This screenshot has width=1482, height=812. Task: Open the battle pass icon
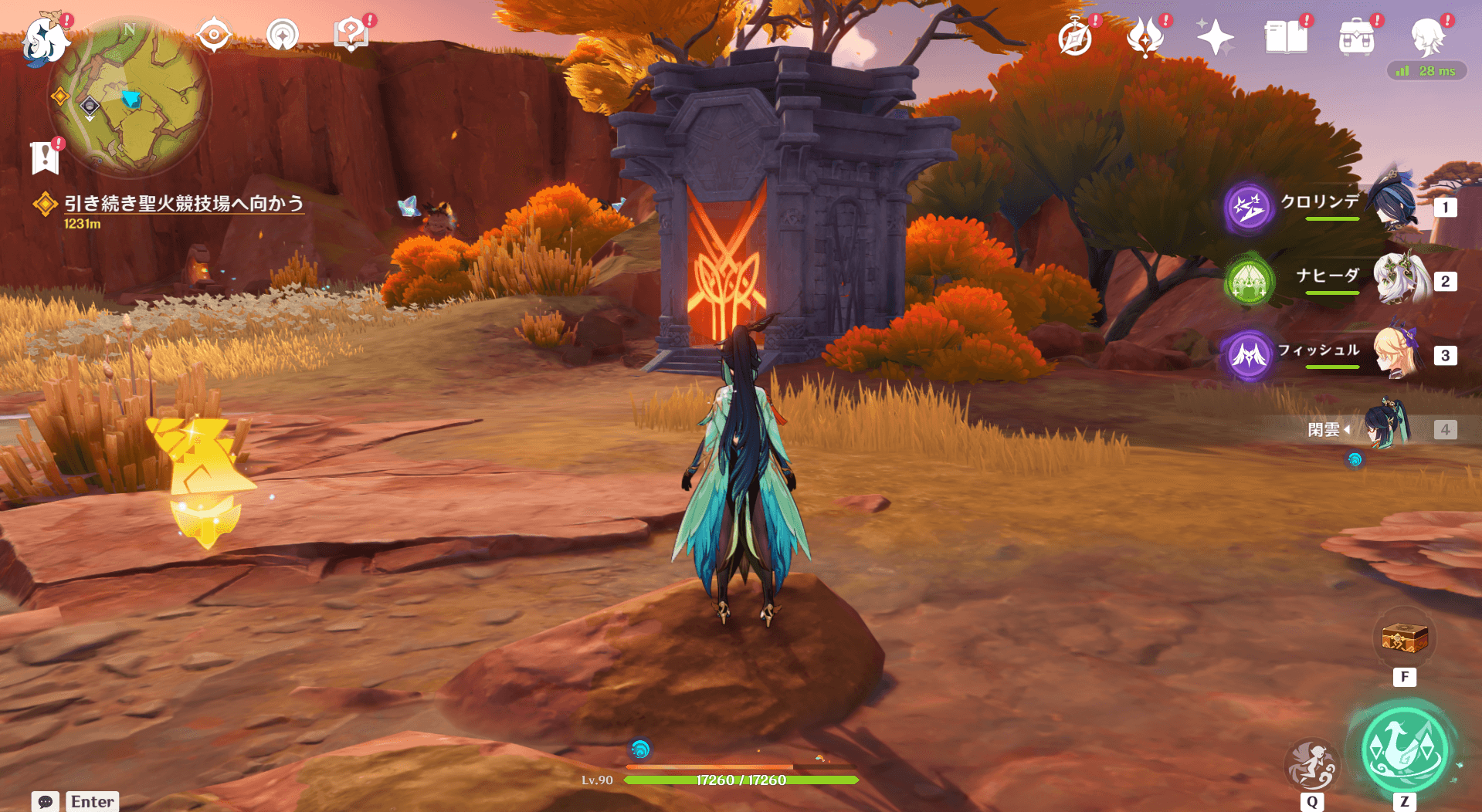tap(1145, 37)
